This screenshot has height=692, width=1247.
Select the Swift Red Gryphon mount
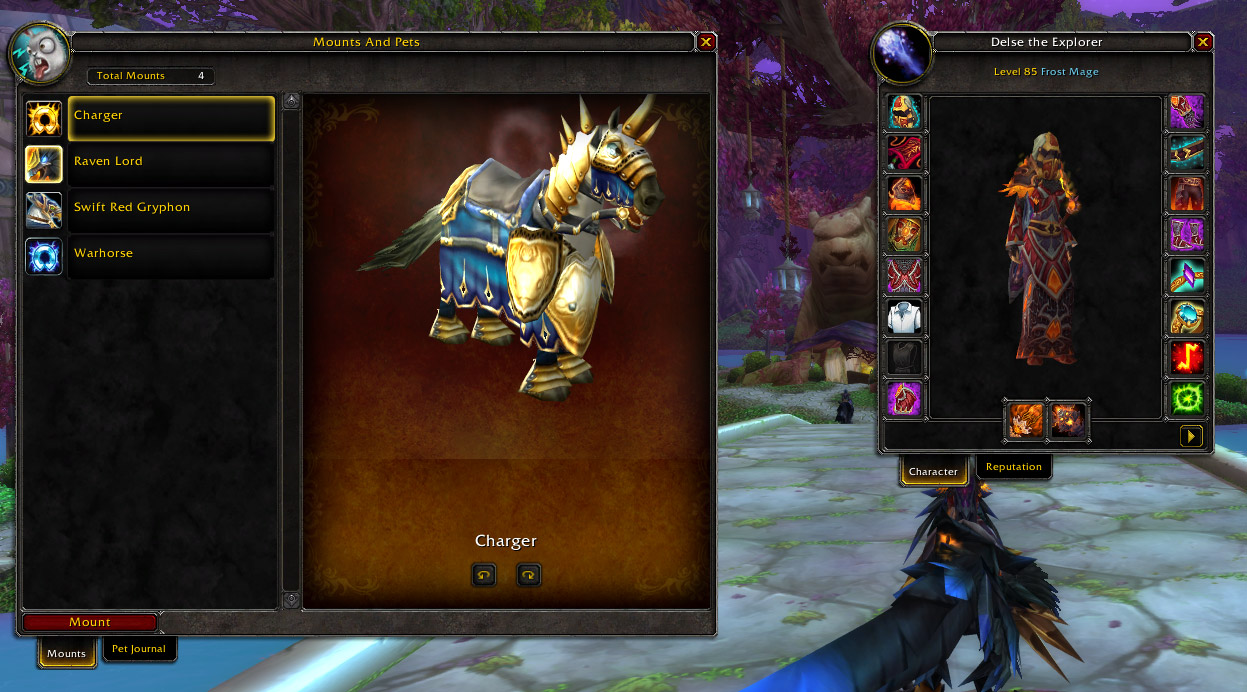[170, 209]
